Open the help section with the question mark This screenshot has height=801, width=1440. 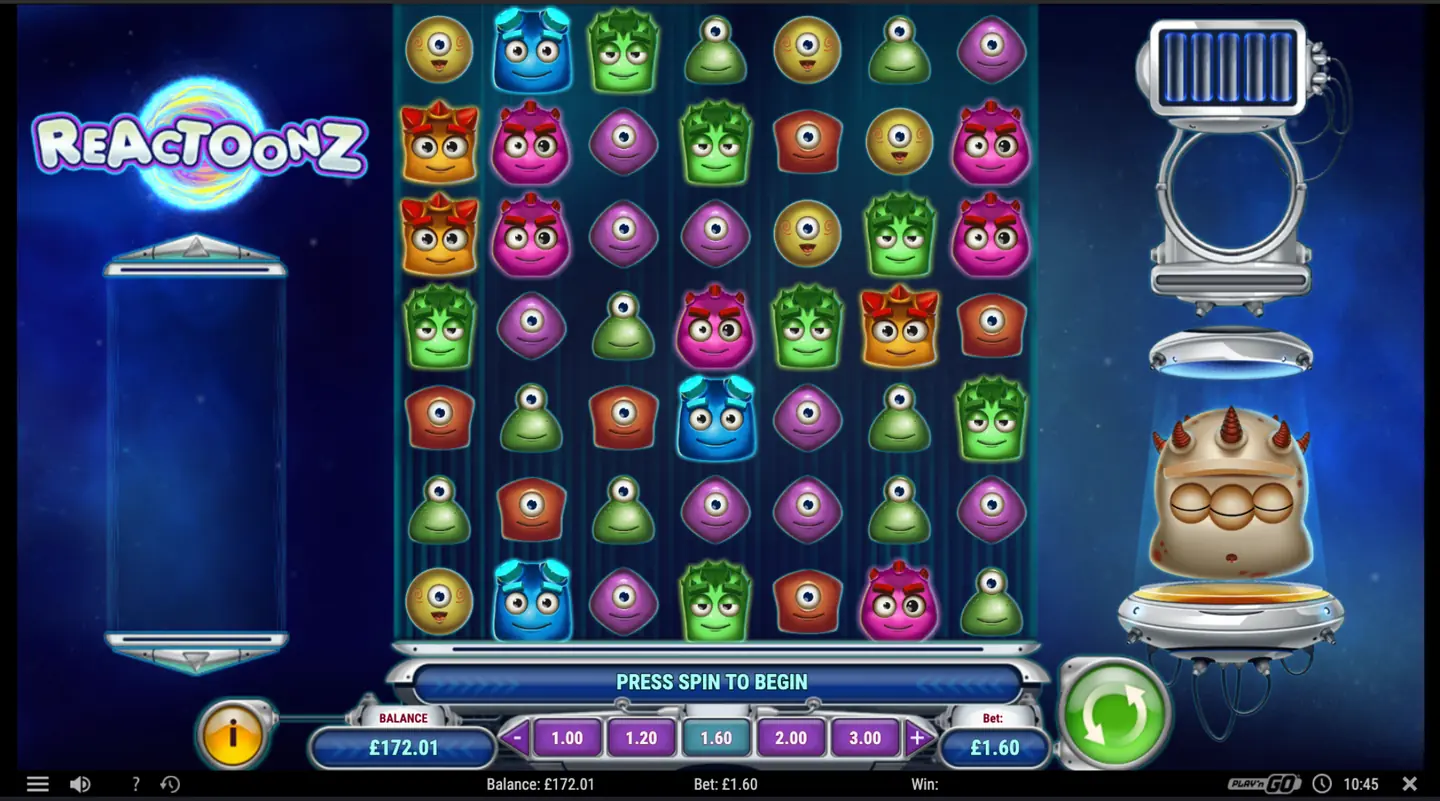coord(135,784)
